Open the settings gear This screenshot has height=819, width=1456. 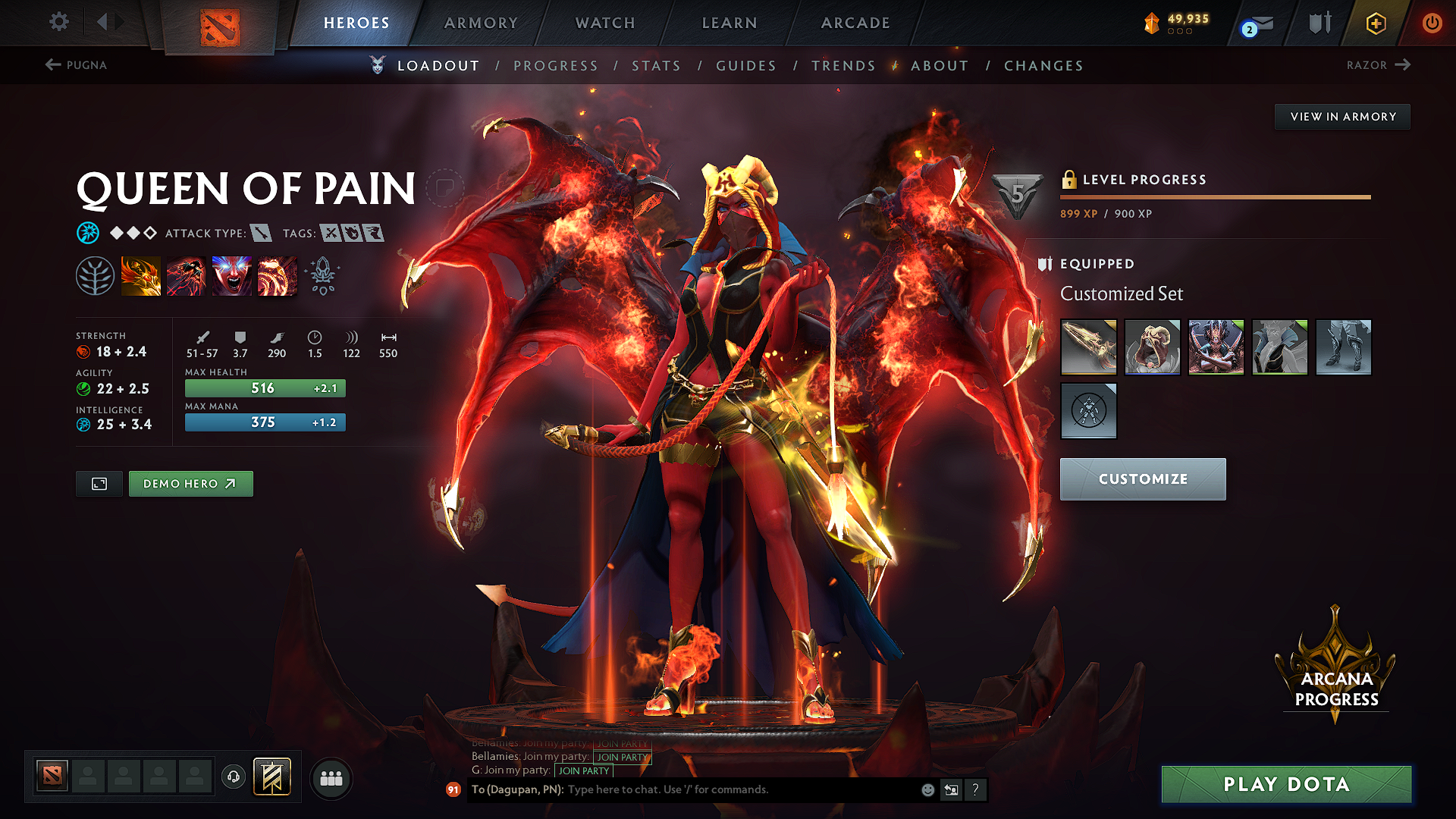(x=58, y=23)
